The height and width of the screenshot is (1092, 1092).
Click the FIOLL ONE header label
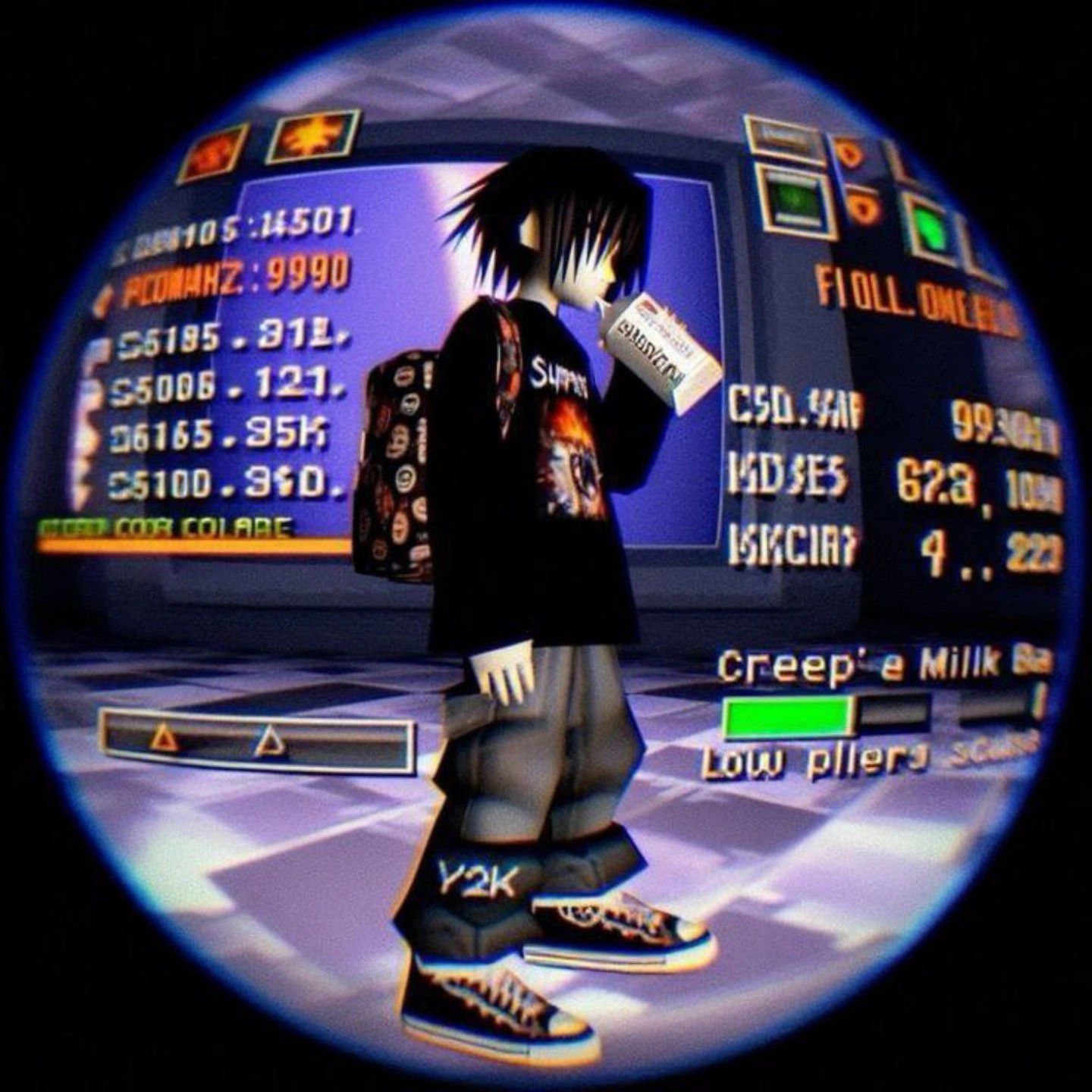[x=916, y=303]
